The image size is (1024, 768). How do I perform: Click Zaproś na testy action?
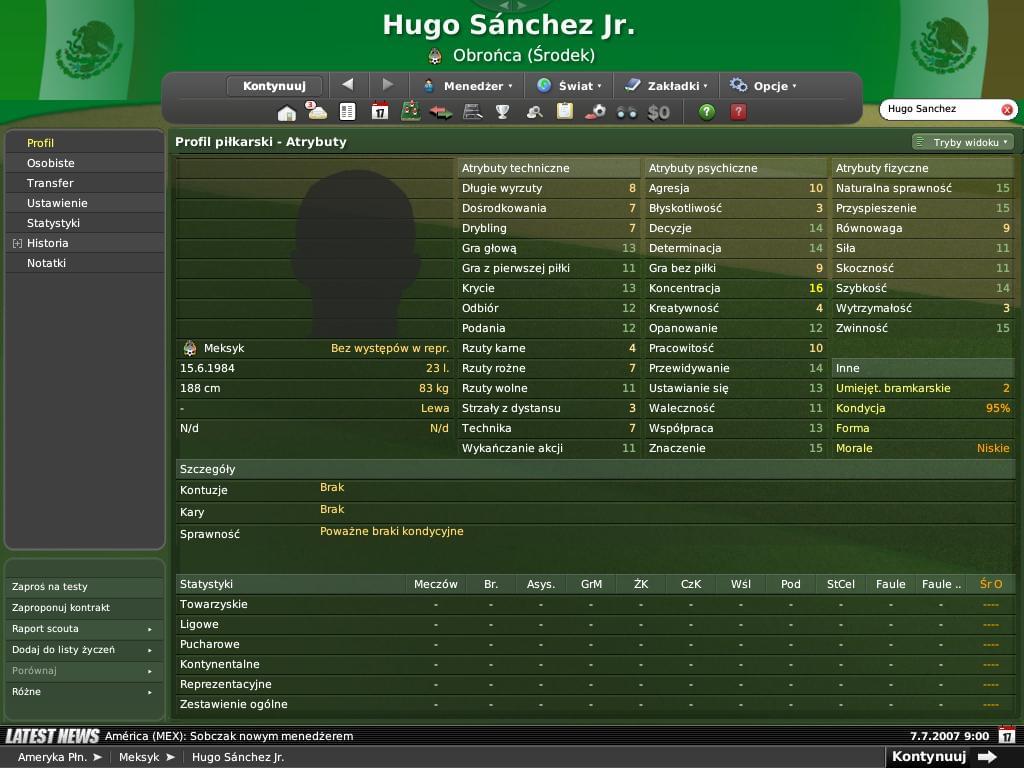tap(50, 587)
